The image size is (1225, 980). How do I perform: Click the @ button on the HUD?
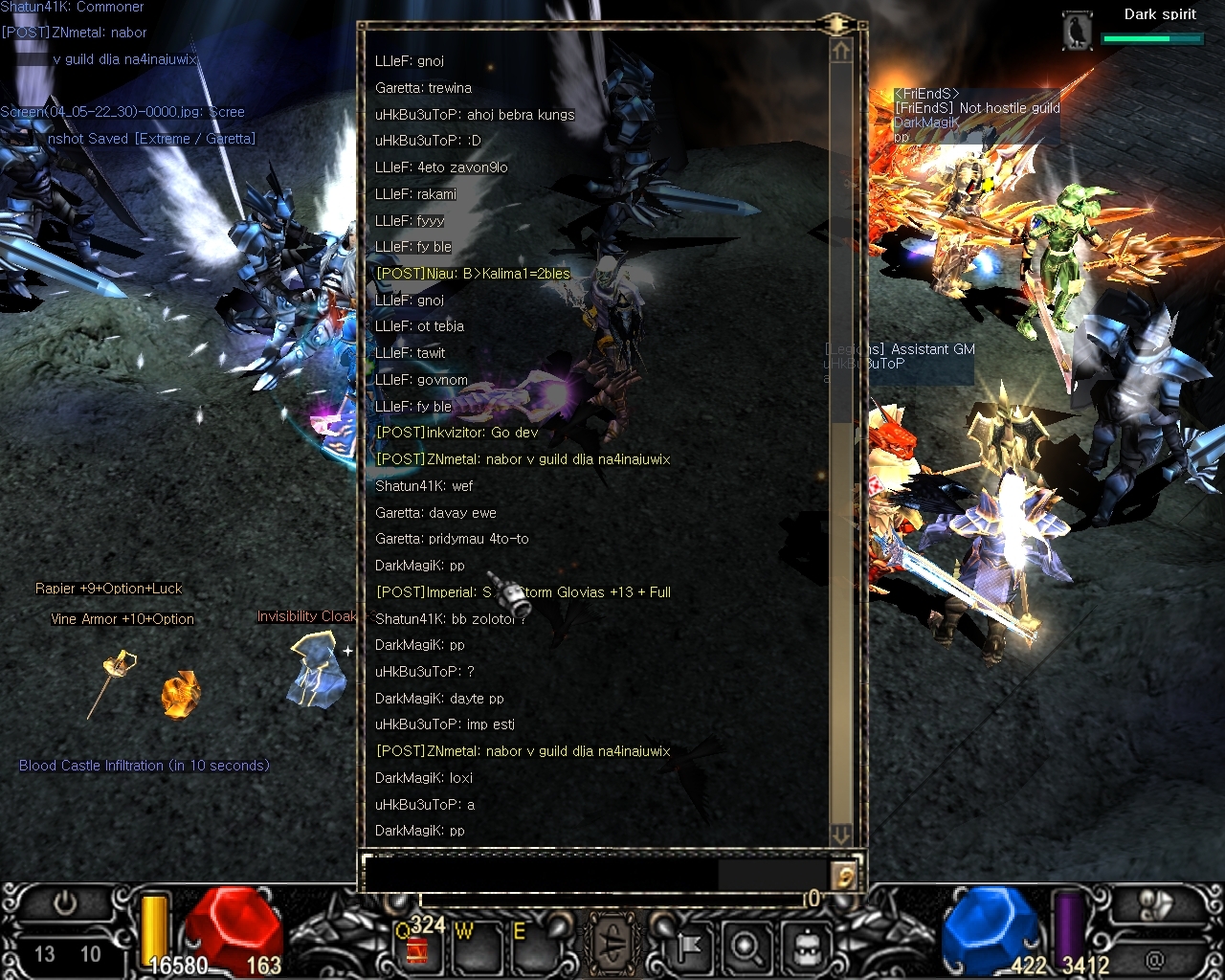click(1155, 958)
